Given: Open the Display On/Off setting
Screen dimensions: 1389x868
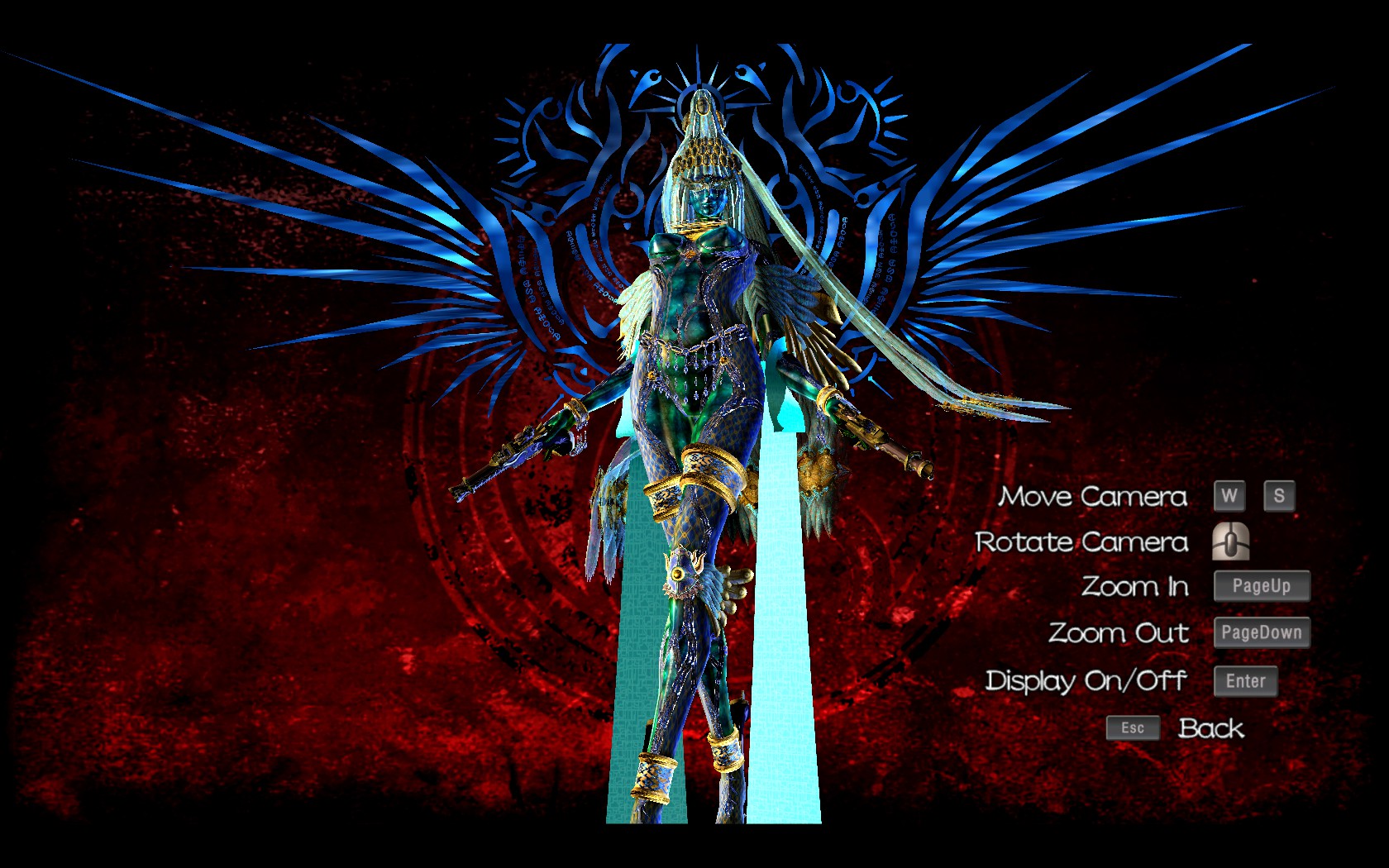Looking at the screenshot, I should (x=1086, y=680).
